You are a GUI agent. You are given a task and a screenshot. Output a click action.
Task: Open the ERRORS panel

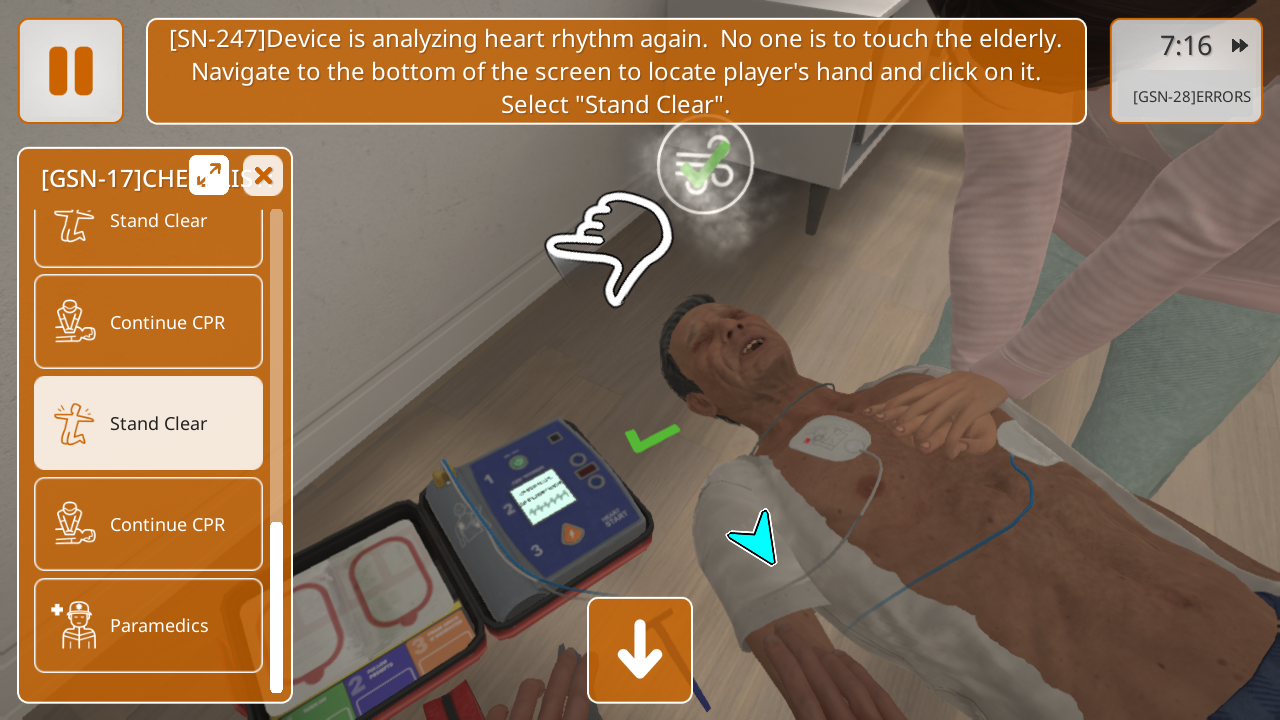pos(1191,97)
